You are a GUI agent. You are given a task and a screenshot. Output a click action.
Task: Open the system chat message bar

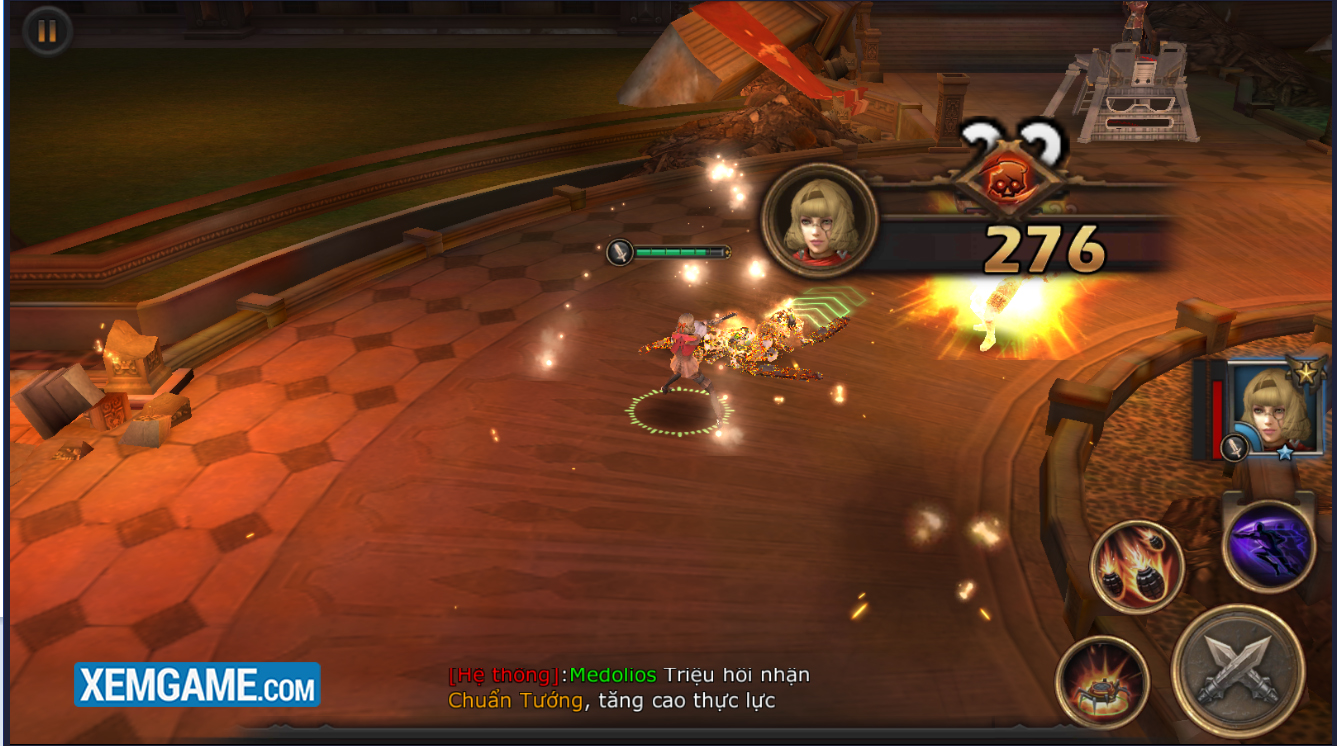pyautogui.click(x=629, y=688)
